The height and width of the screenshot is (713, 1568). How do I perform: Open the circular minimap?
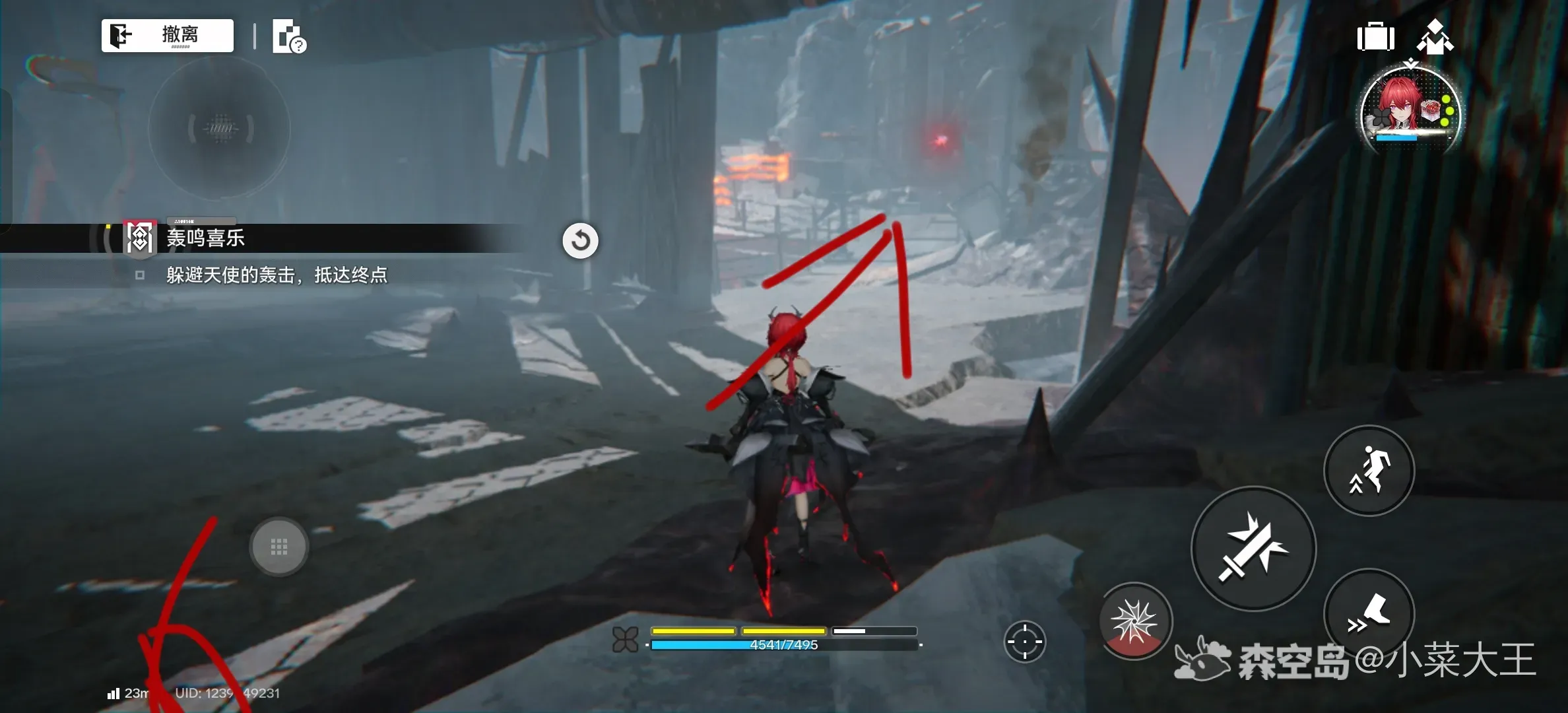(220, 128)
